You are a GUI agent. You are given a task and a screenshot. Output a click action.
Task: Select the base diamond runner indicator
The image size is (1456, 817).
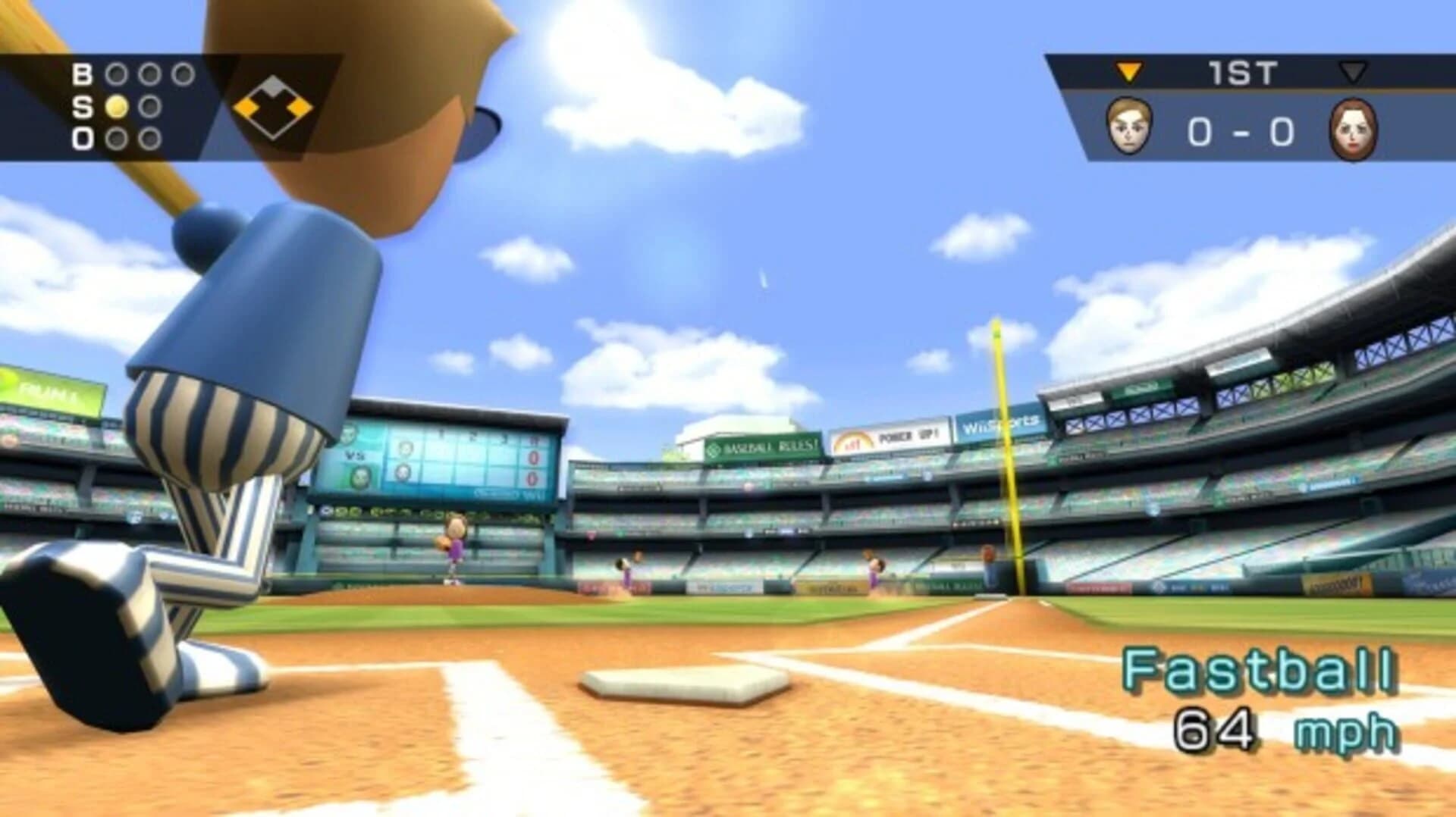[x=271, y=108]
